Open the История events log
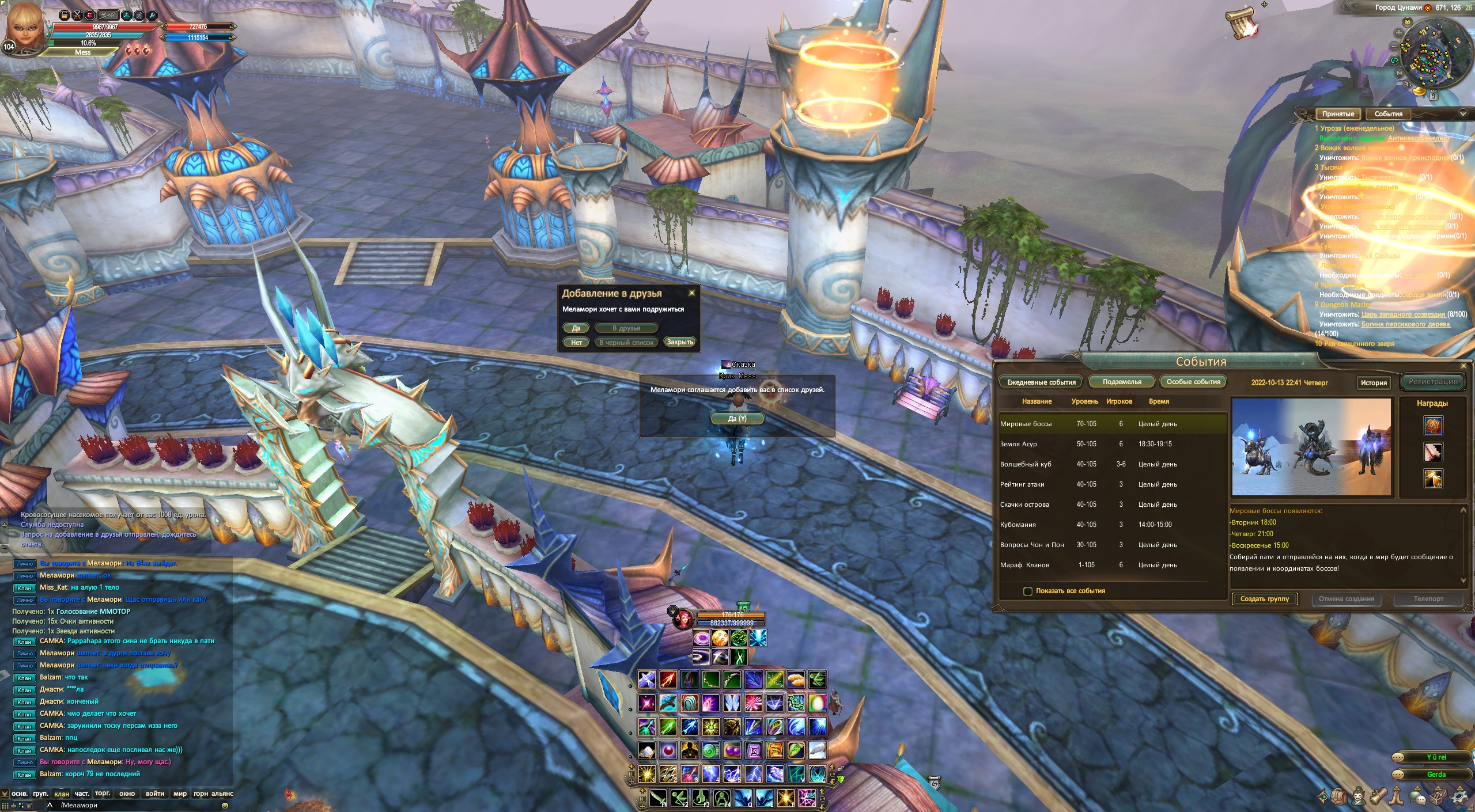1475x812 pixels. coord(1373,383)
